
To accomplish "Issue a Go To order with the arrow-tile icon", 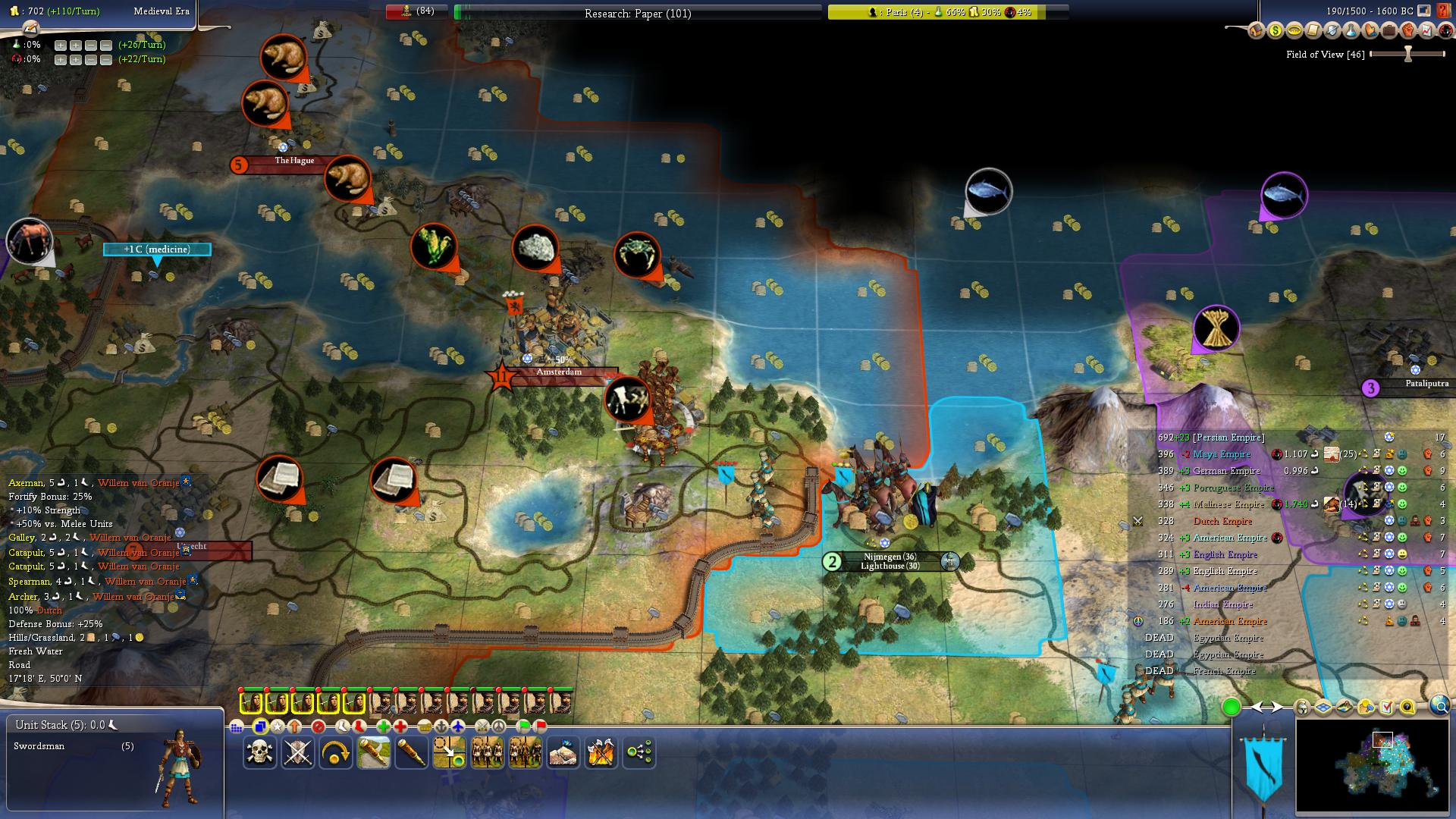I will pyautogui.click(x=449, y=752).
